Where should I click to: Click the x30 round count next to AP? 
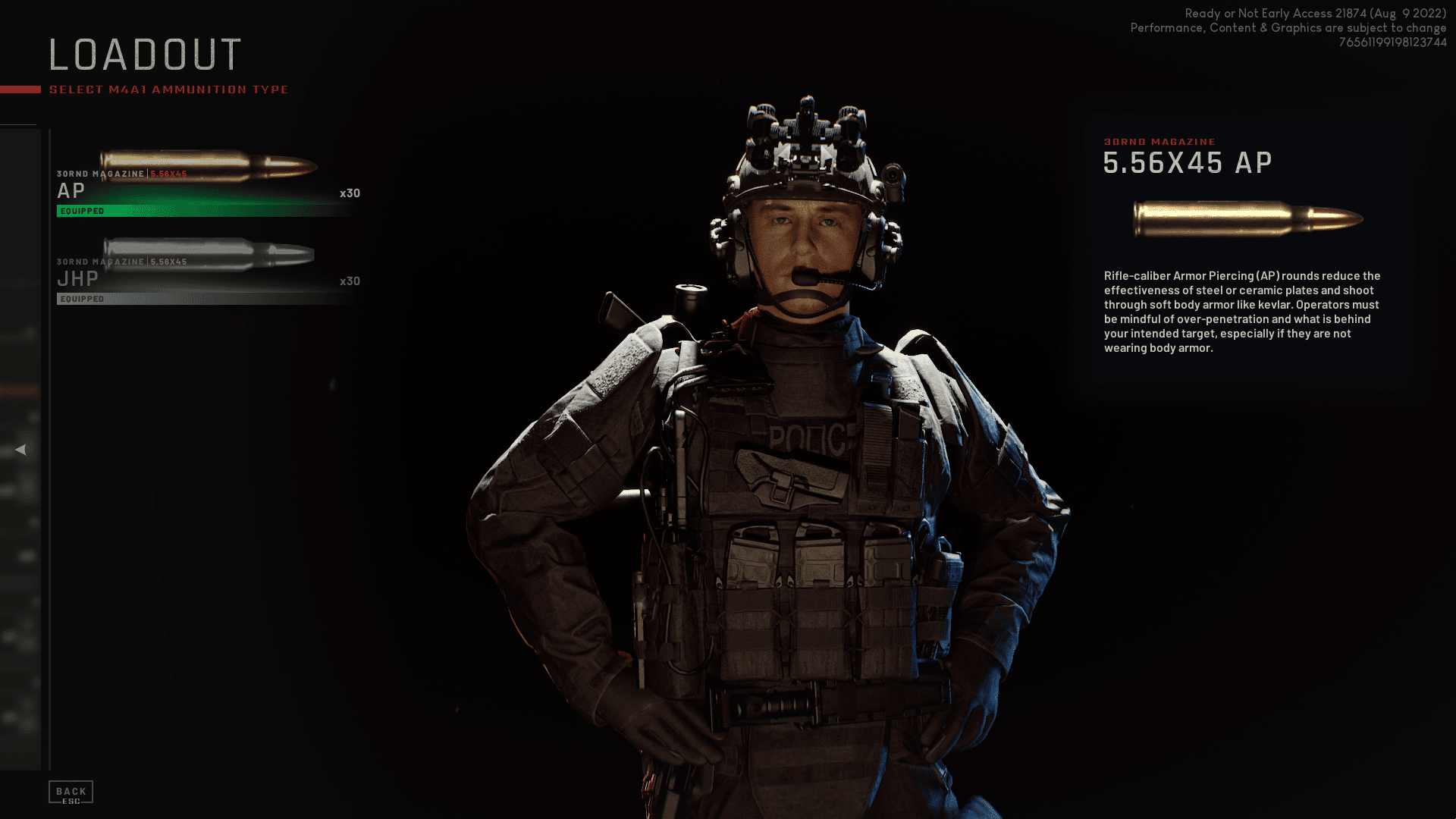click(351, 193)
